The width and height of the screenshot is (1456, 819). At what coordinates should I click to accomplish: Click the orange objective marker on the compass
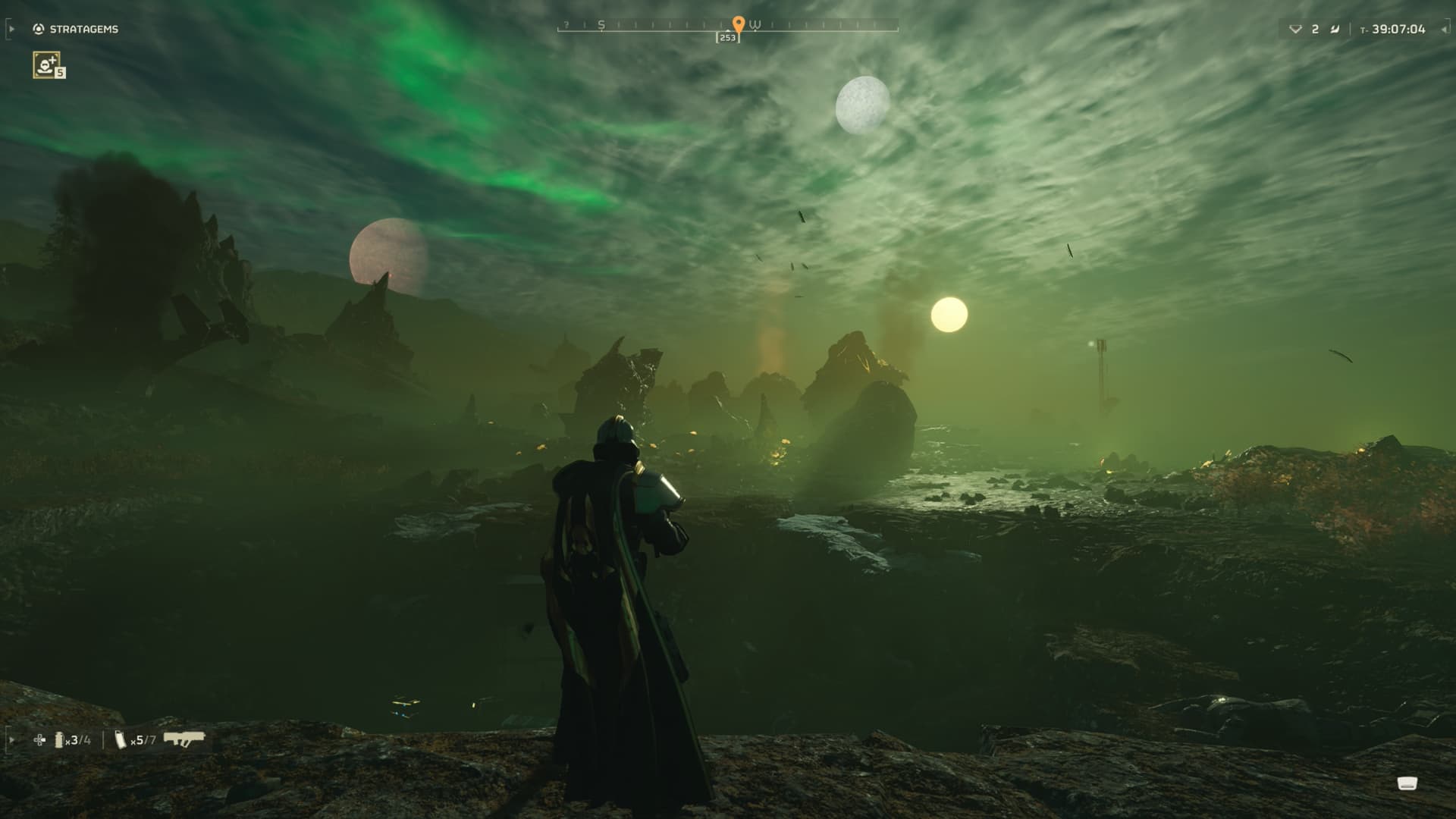click(x=739, y=24)
